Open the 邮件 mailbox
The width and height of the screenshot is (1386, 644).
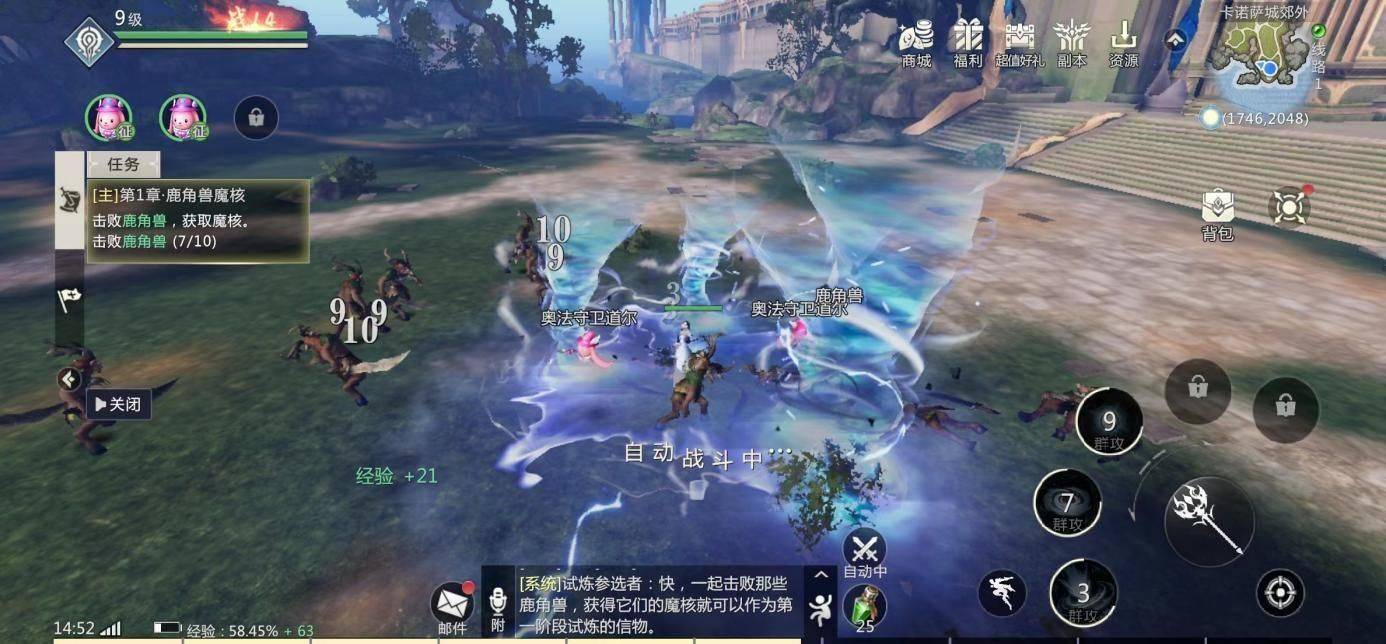pos(452,606)
